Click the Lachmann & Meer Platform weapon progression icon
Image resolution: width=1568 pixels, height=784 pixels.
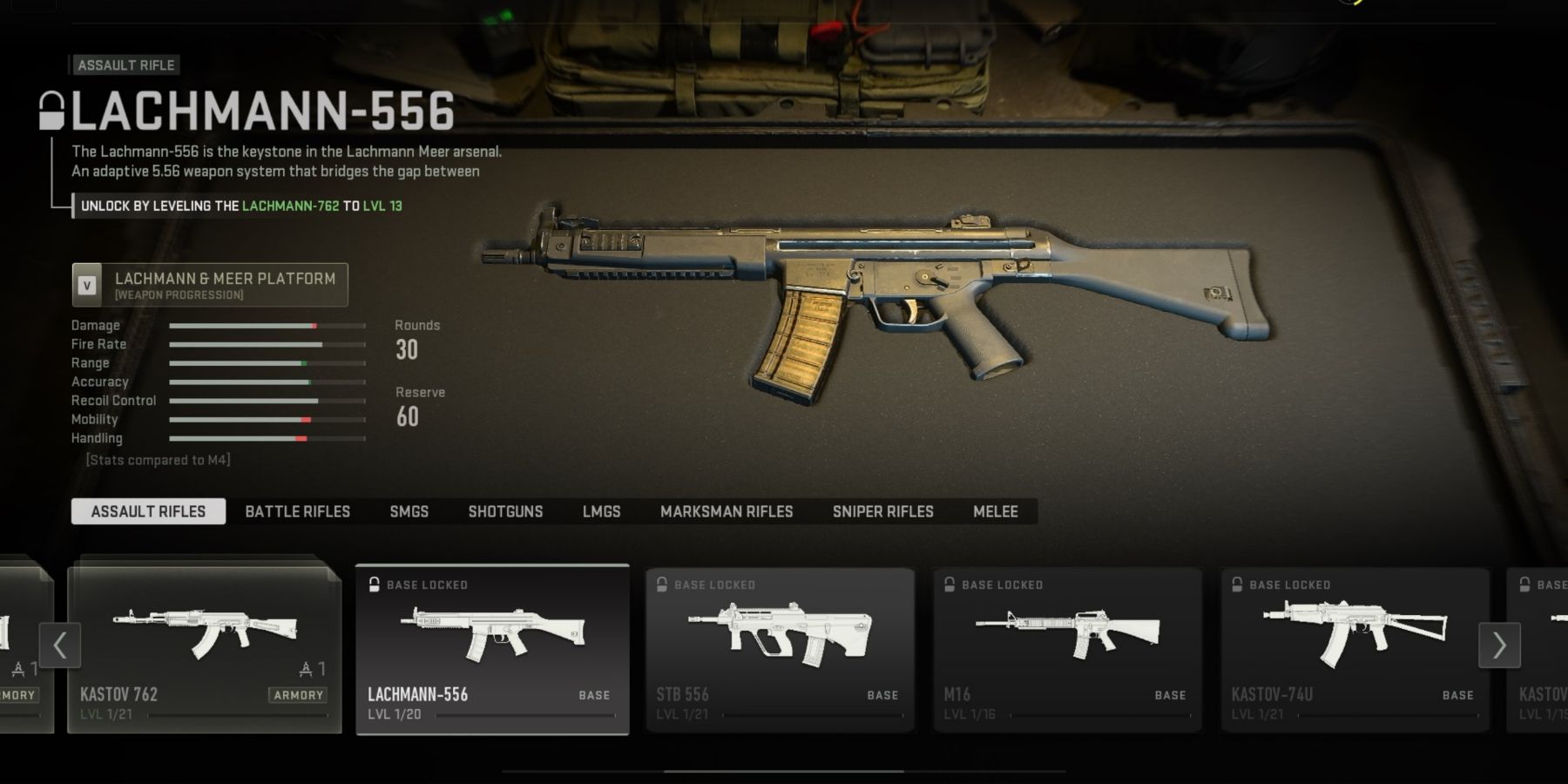(86, 285)
